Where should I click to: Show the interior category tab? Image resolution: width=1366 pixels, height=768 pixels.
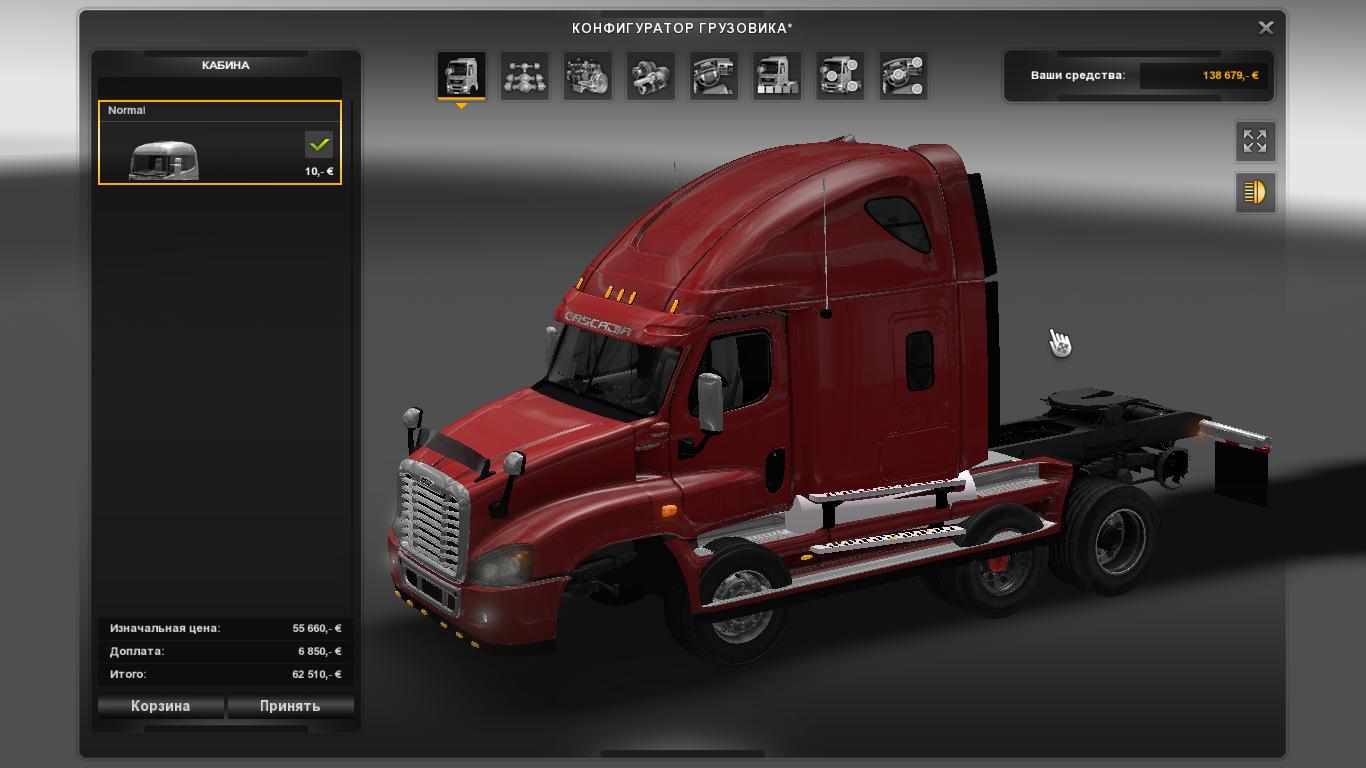pos(713,76)
